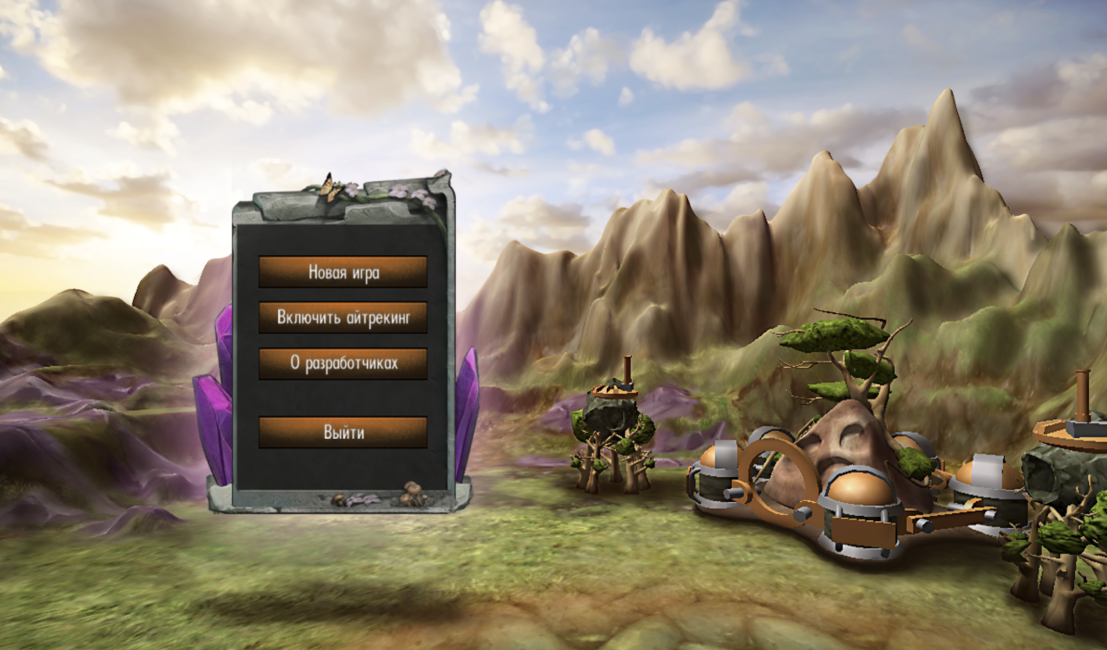Screen dimensions: 1107x650
Task: Open the О разработчиках credits screen
Action: (343, 364)
